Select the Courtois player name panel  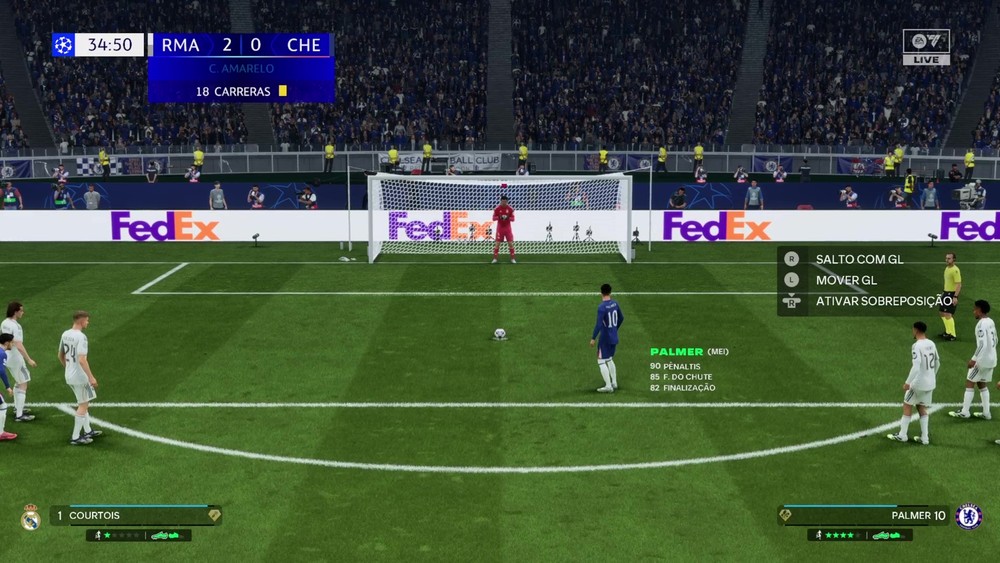tap(135, 516)
